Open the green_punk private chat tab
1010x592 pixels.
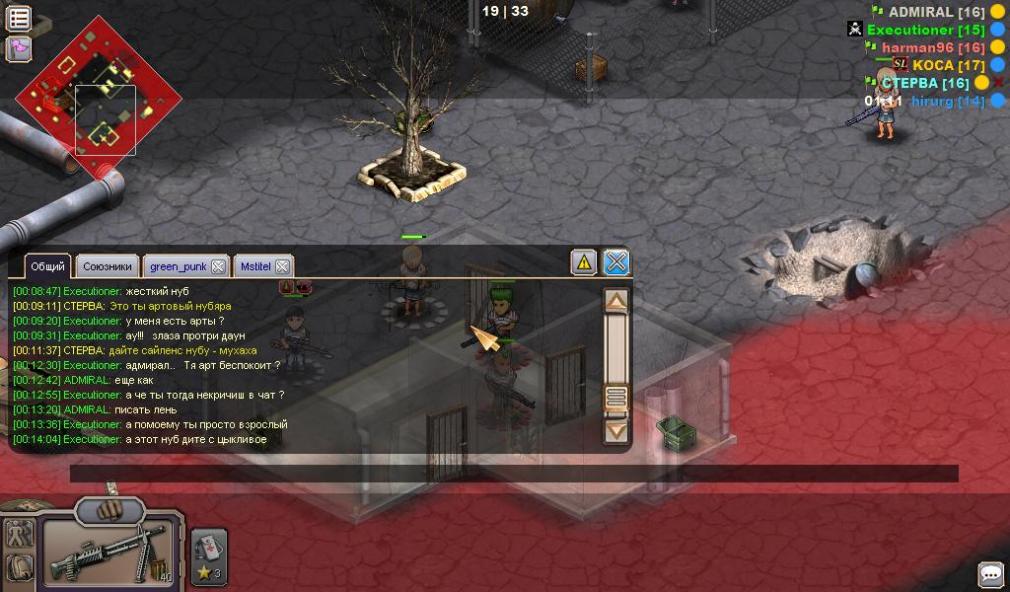(177, 266)
